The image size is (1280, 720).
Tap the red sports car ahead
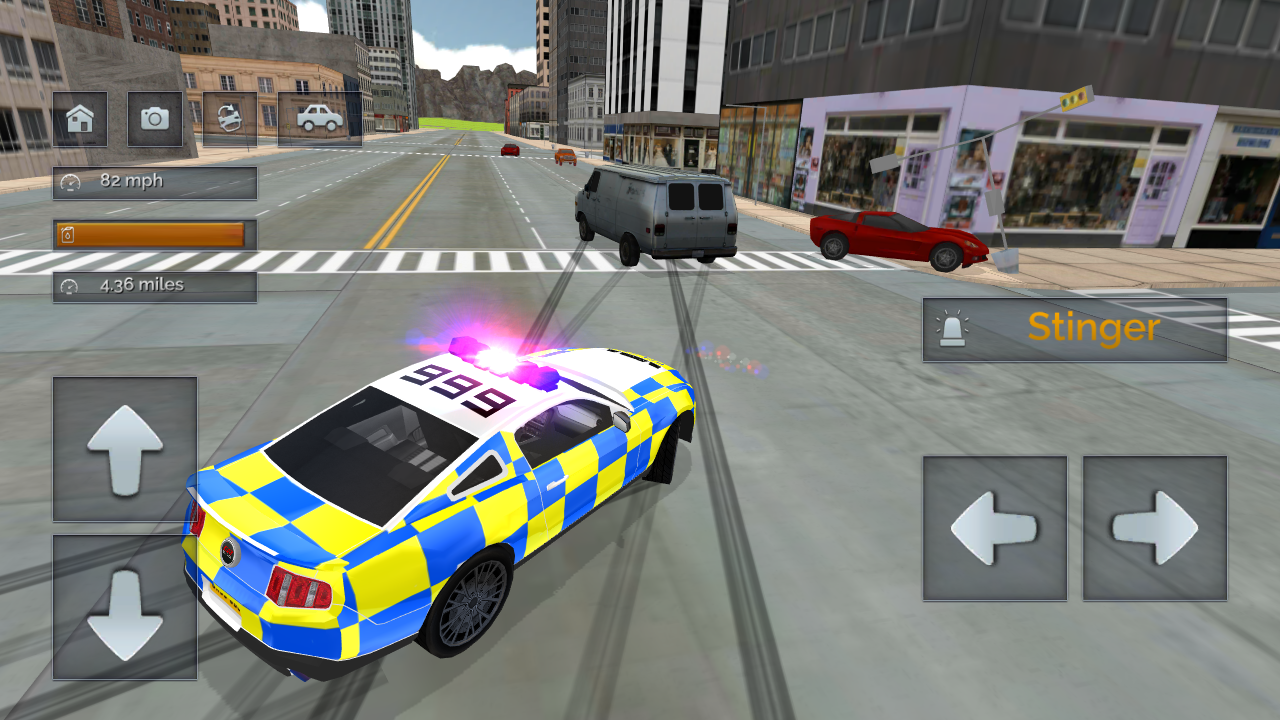point(895,238)
